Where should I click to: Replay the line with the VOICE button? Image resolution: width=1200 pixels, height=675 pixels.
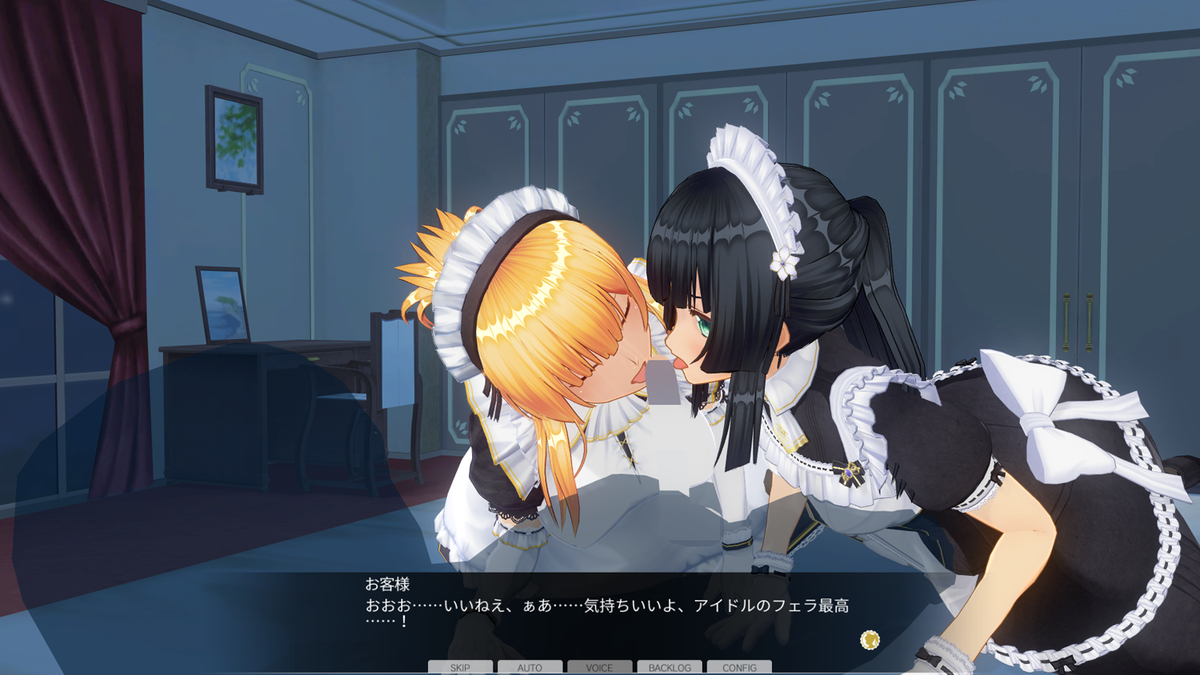pos(599,667)
